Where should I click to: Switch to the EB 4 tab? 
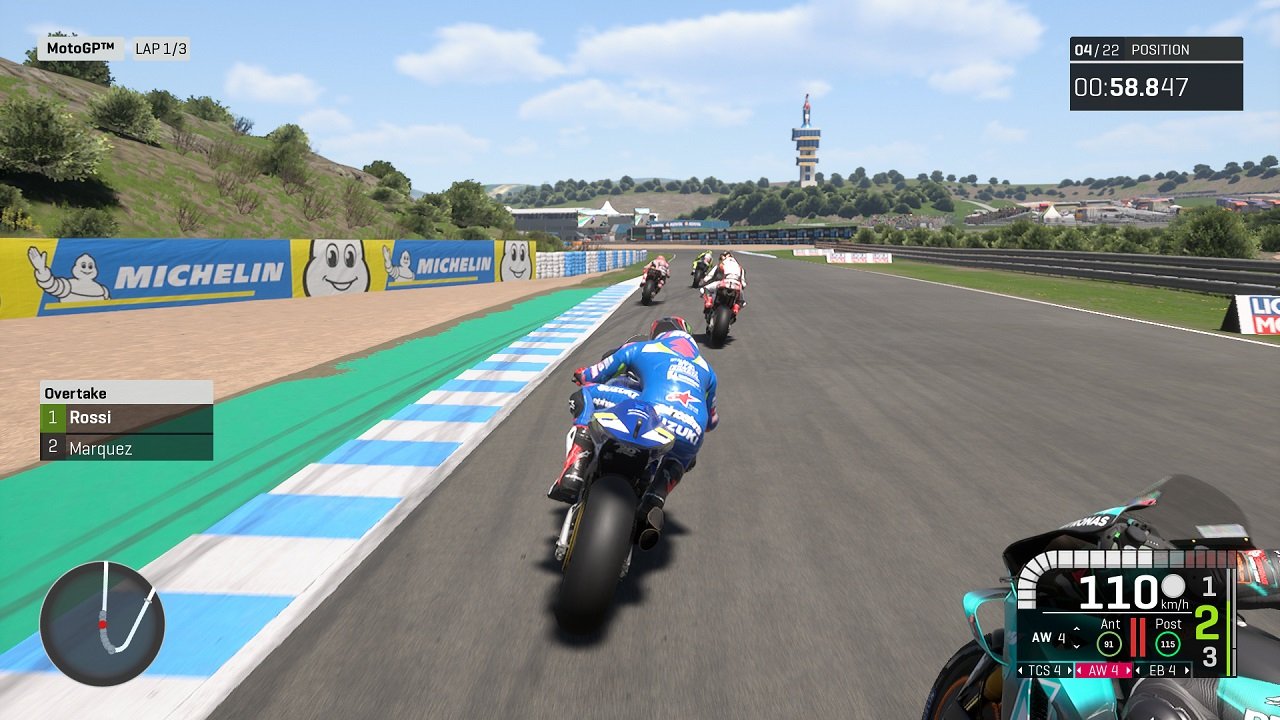(1162, 670)
